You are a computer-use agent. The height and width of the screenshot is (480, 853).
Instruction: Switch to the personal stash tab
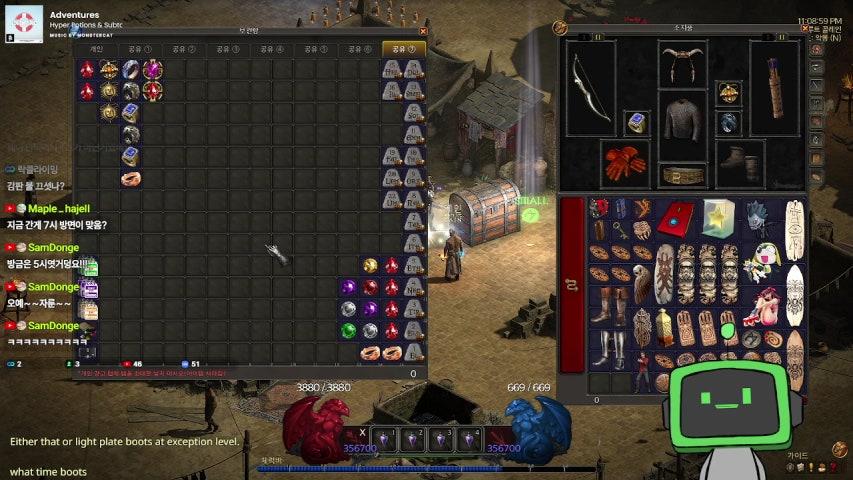(97, 48)
